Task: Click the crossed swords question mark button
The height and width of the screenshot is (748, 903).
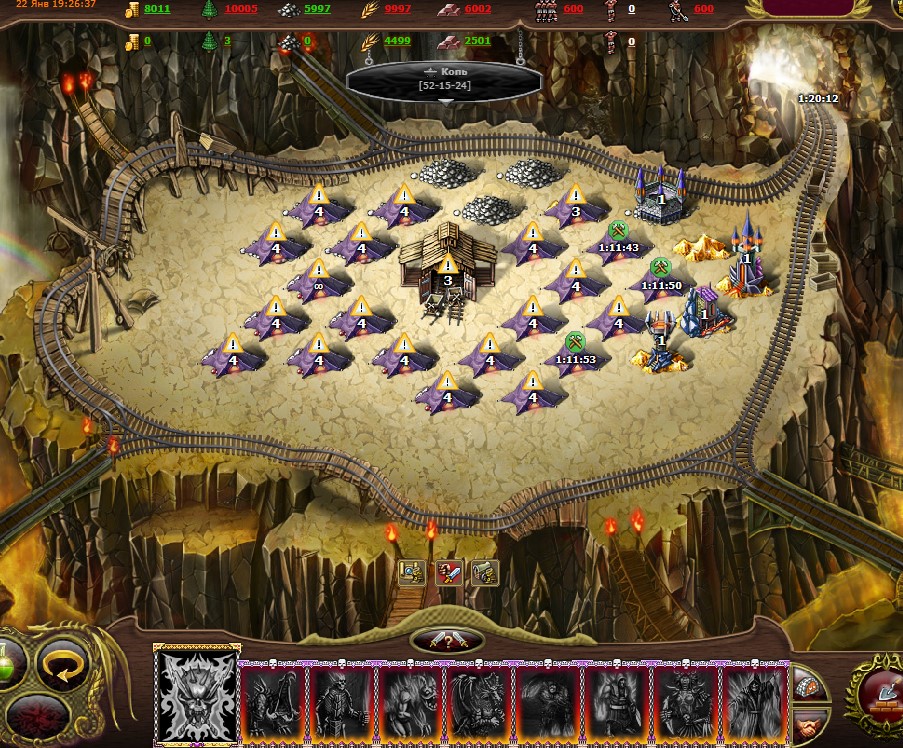Action: click(x=447, y=640)
